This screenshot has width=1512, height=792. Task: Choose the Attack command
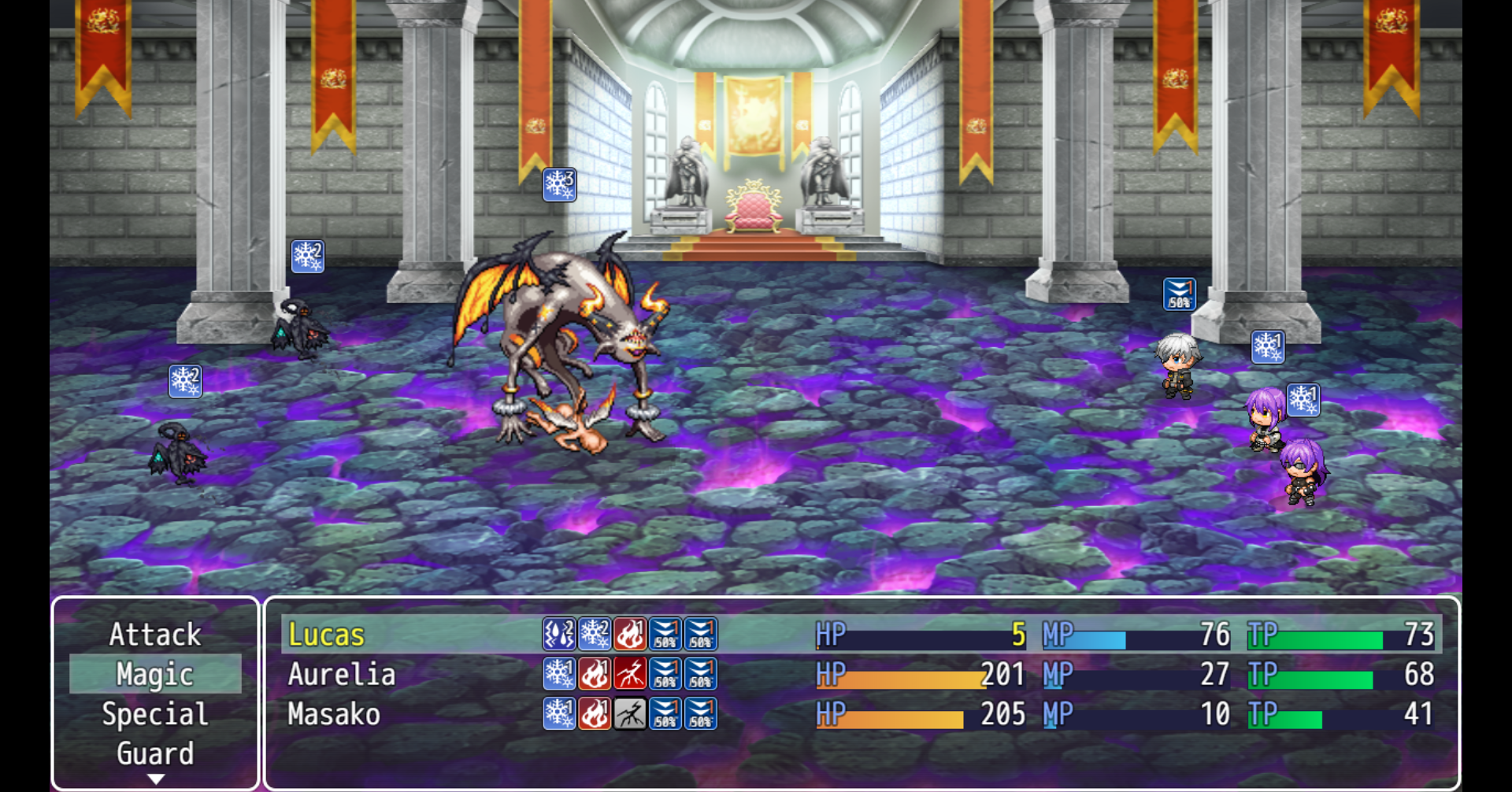(x=155, y=635)
